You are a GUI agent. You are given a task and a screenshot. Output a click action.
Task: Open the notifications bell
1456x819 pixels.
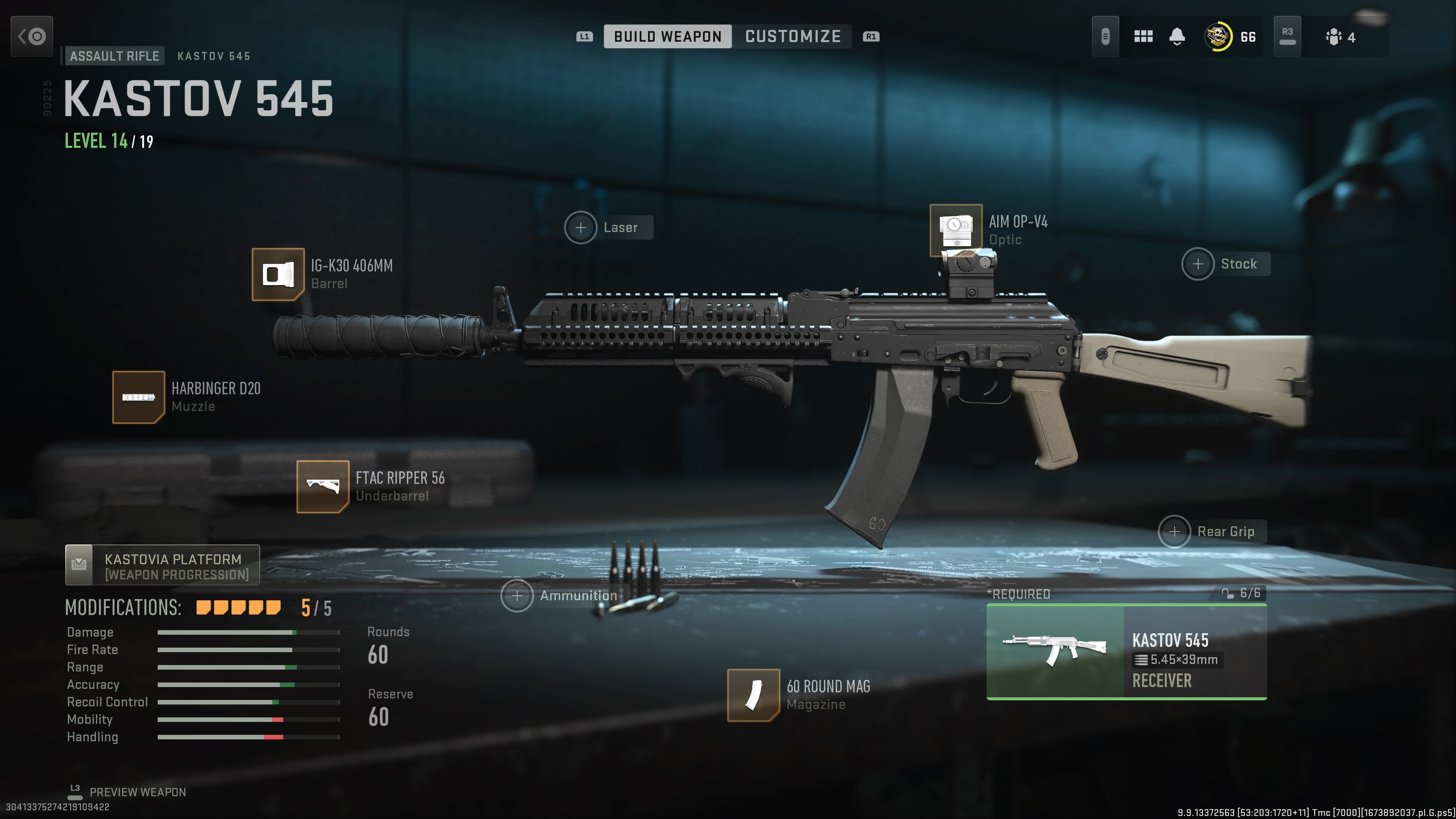click(1177, 37)
